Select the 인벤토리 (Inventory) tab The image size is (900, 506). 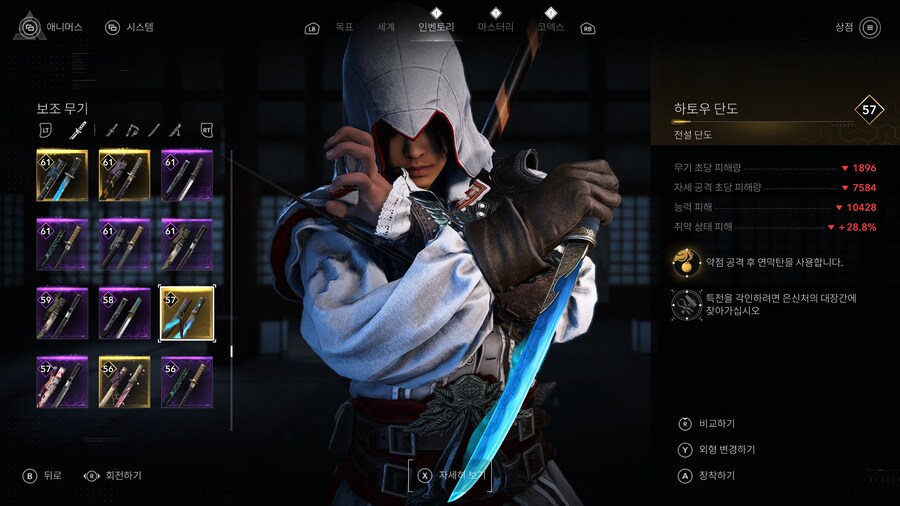click(x=436, y=27)
